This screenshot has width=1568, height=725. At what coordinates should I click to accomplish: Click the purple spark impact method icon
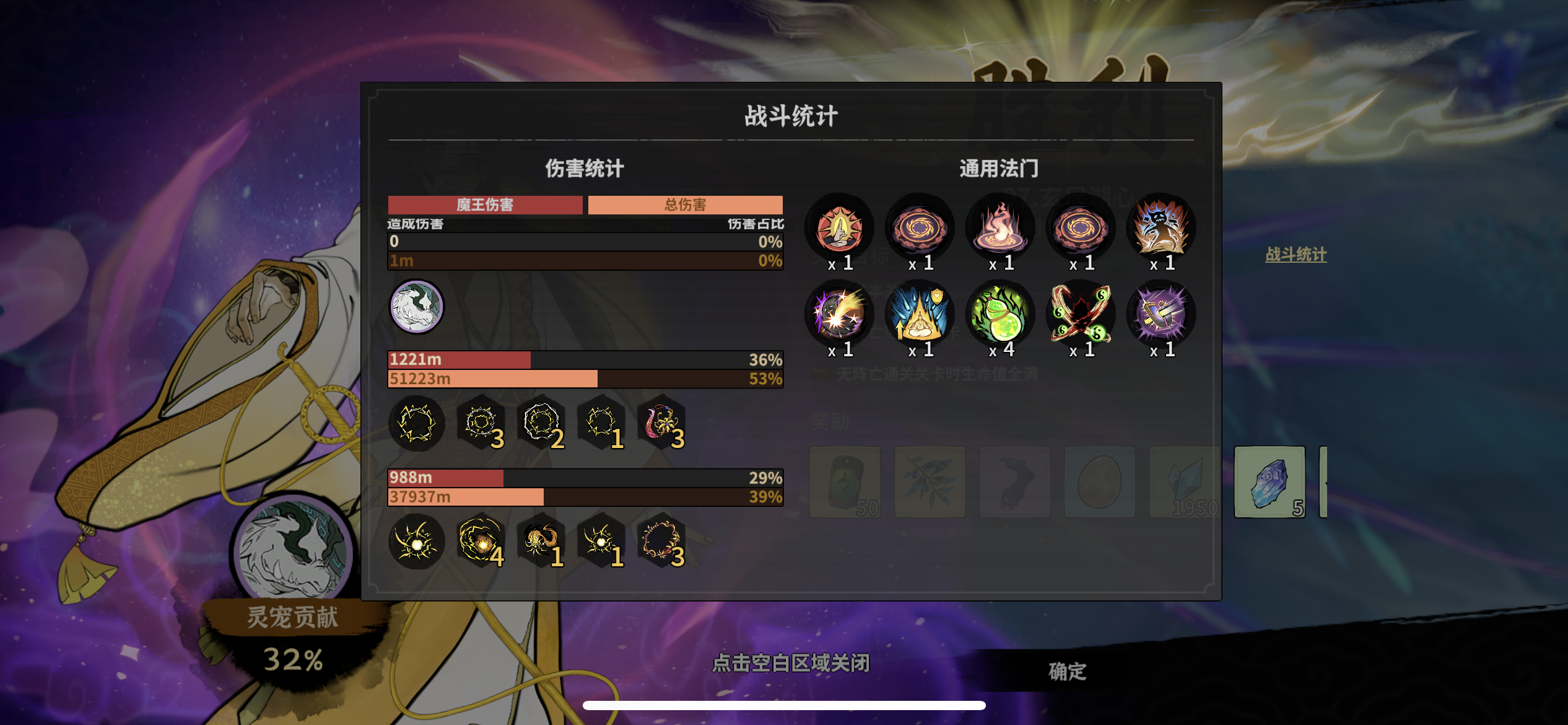[839, 314]
